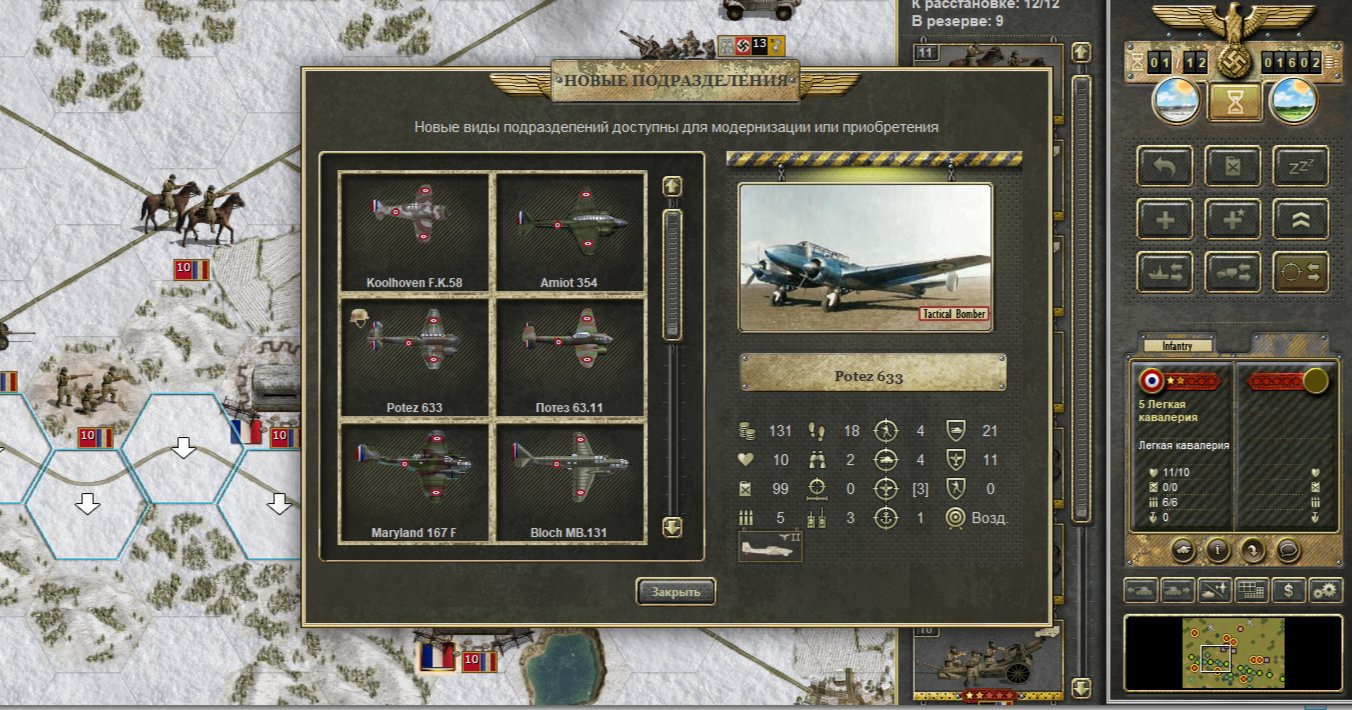Undo the last move with the arrow button
The height and width of the screenshot is (710, 1352).
tap(1165, 167)
